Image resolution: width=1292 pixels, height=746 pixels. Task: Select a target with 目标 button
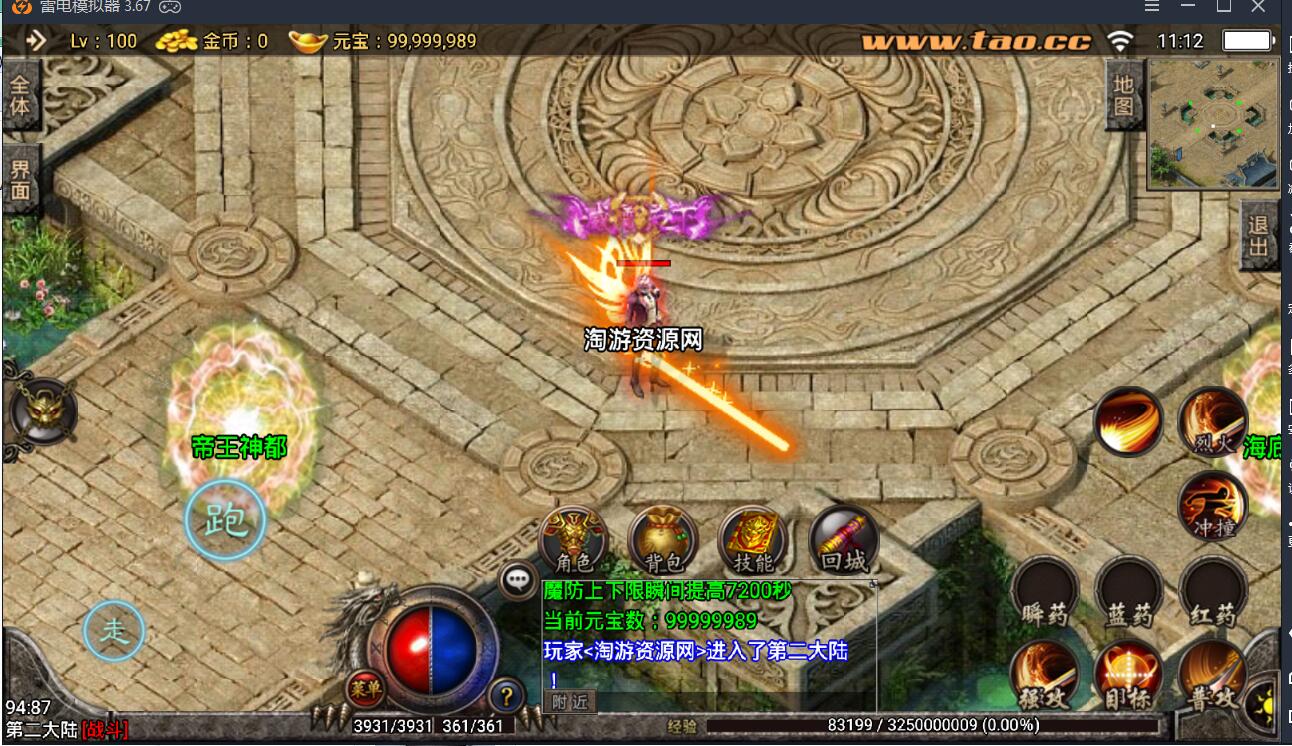tap(1128, 675)
